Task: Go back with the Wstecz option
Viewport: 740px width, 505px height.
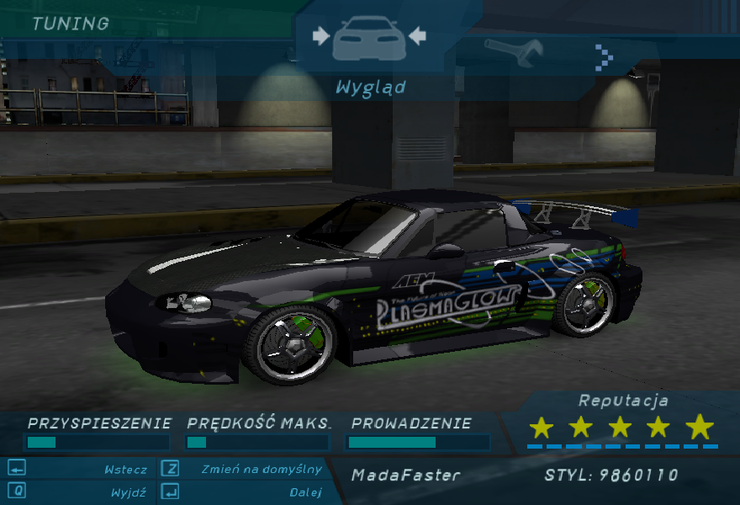Action: pos(125,469)
